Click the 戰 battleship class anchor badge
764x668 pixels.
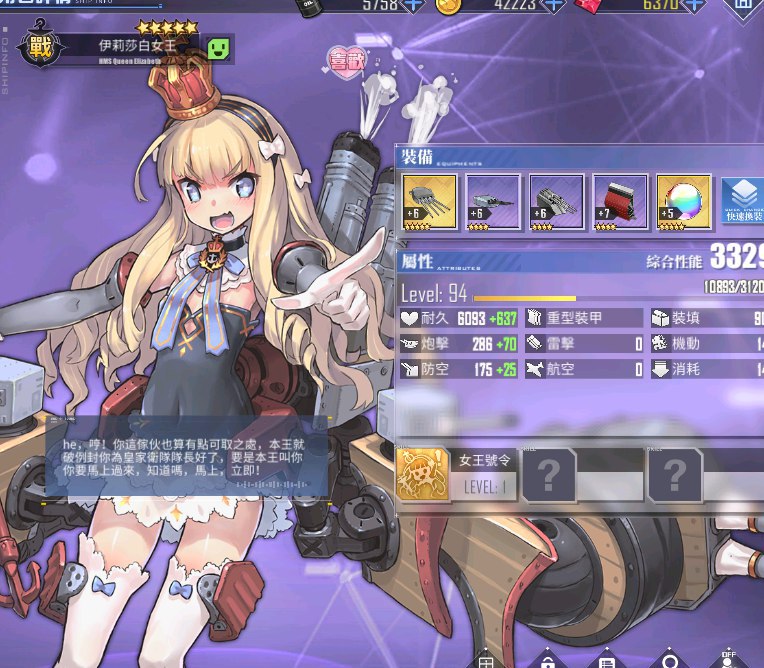click(x=38, y=49)
